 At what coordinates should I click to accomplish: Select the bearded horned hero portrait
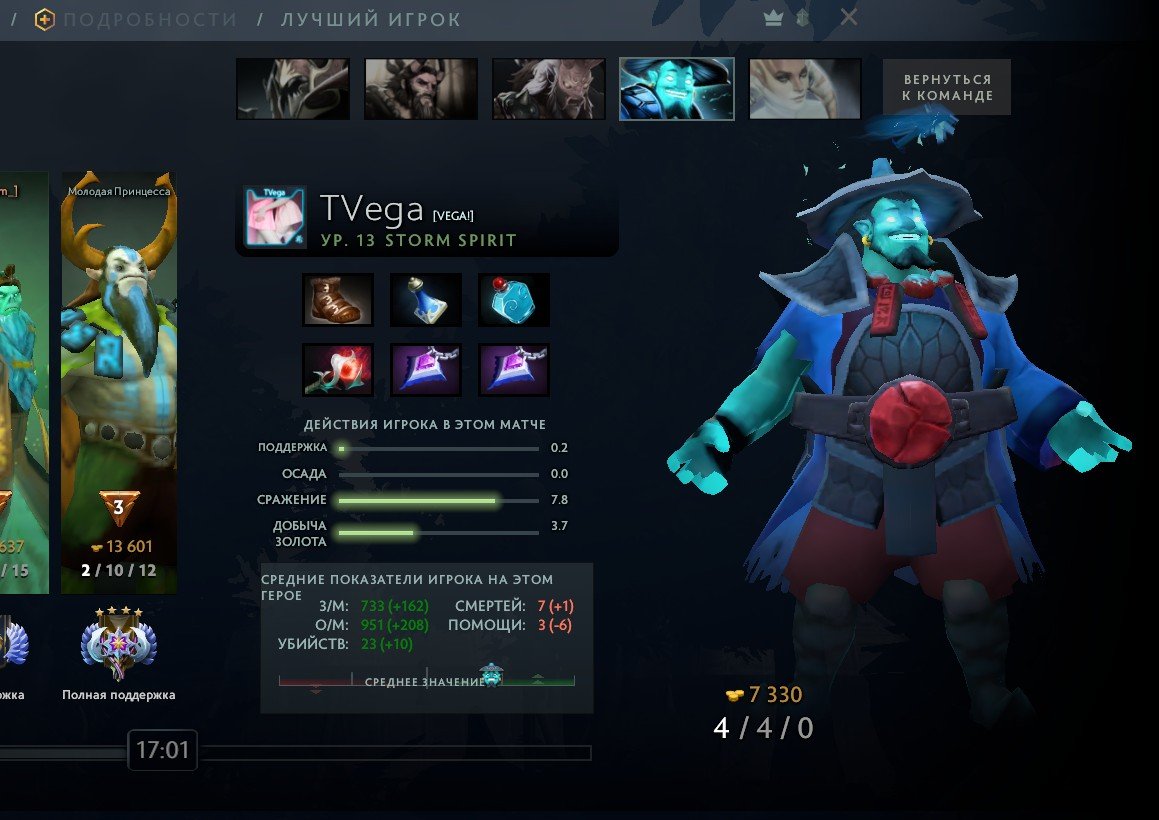tap(421, 89)
